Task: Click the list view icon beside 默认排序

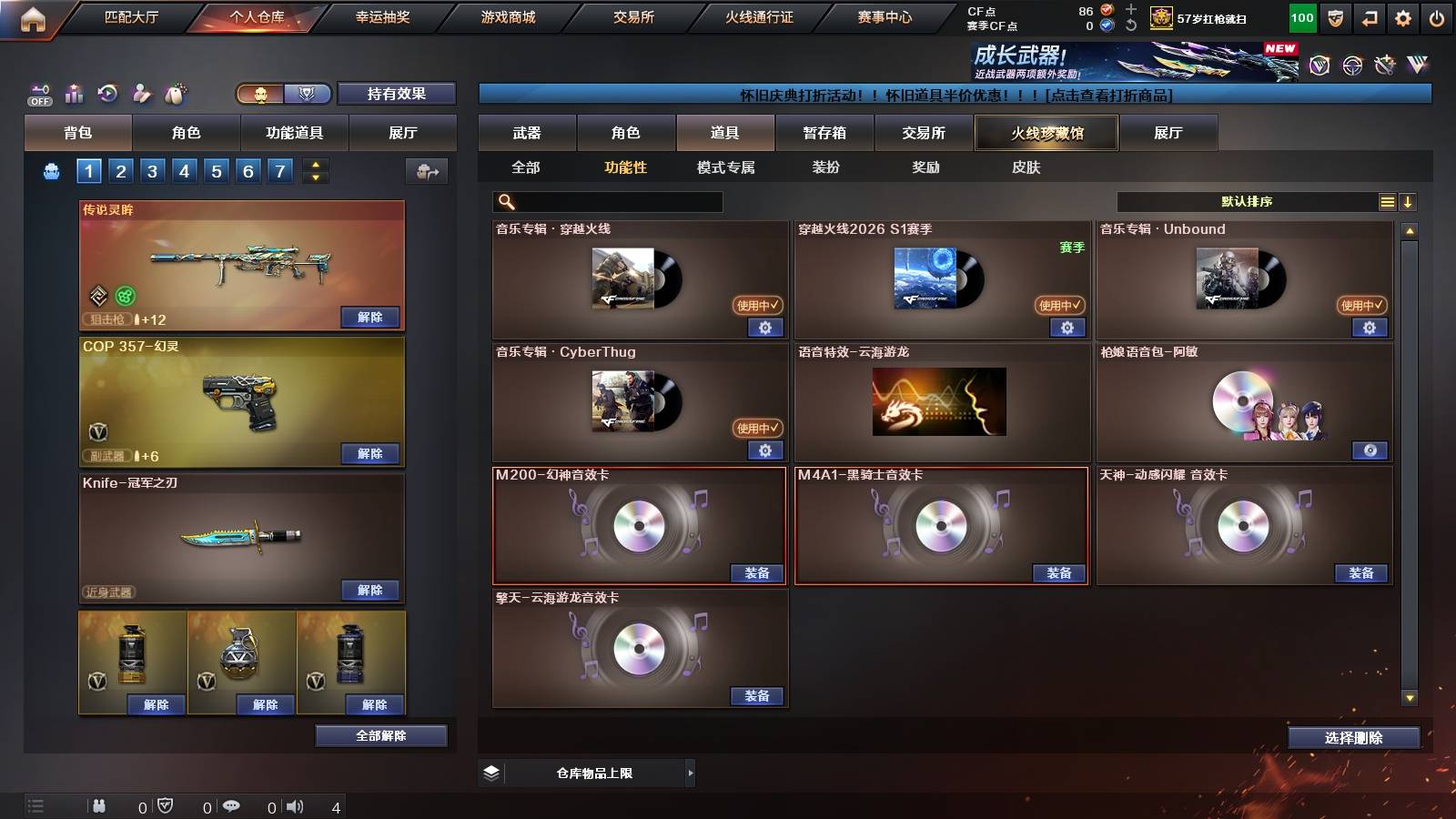Action: pos(1387,201)
